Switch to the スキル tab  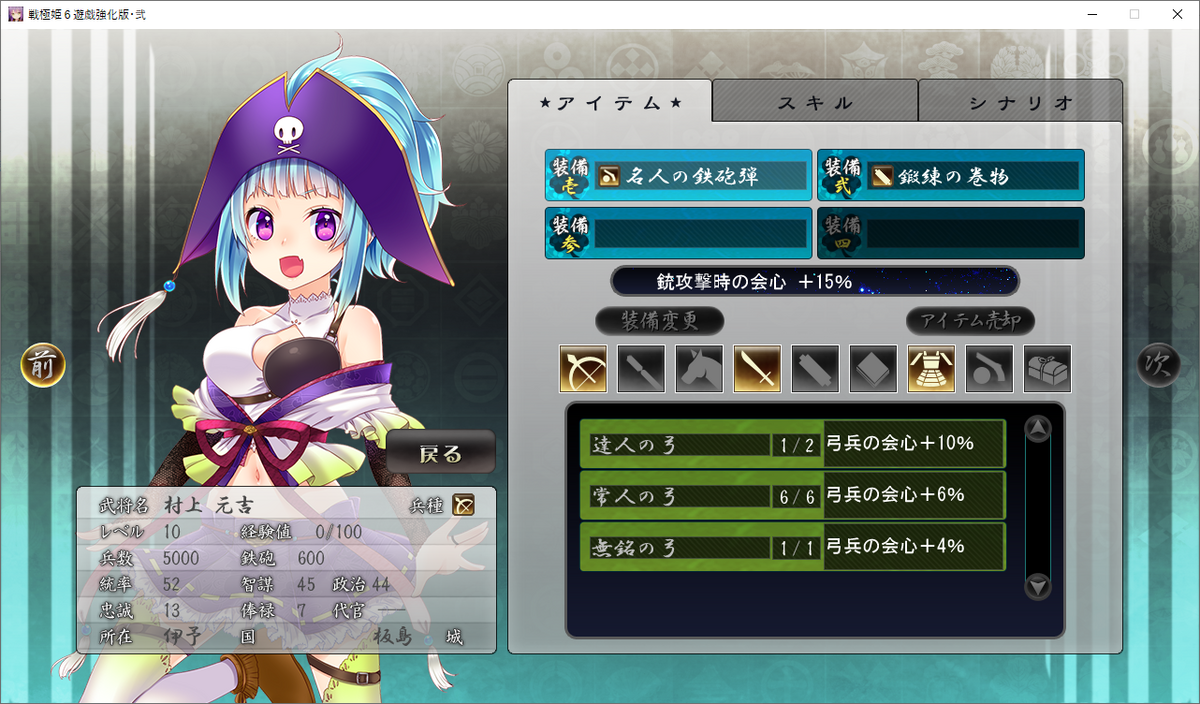click(x=814, y=102)
